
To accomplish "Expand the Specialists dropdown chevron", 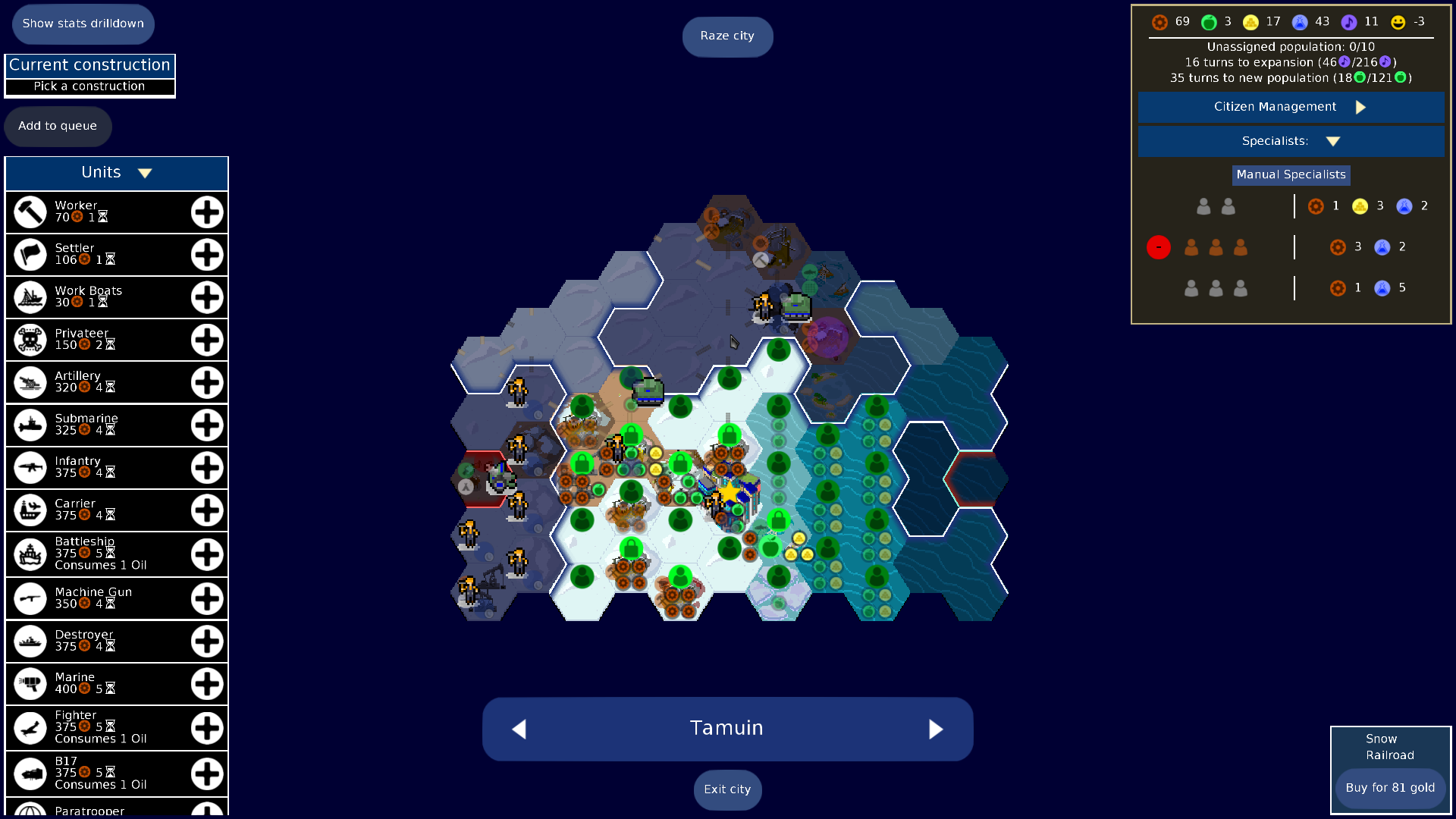I will pos(1334,140).
